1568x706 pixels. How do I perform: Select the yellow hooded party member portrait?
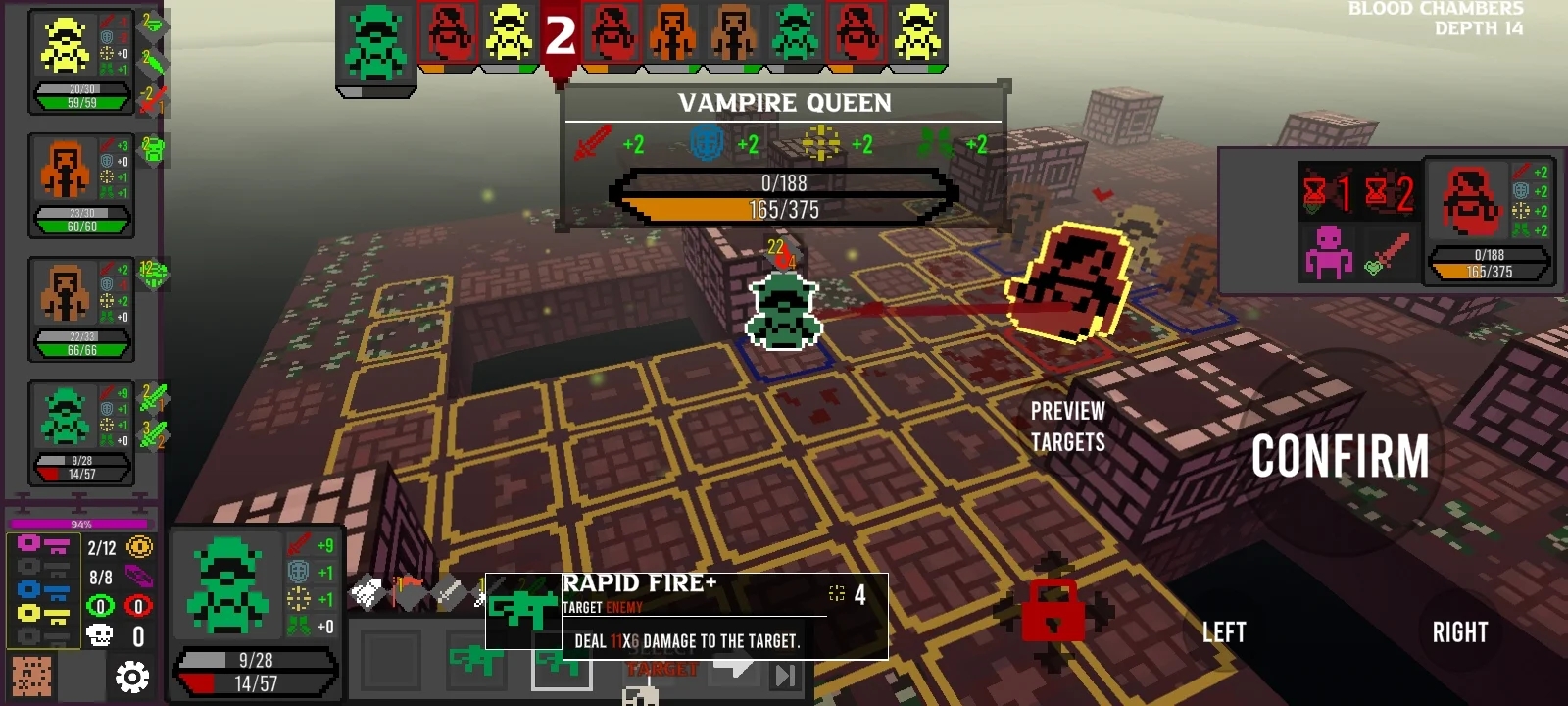point(65,47)
